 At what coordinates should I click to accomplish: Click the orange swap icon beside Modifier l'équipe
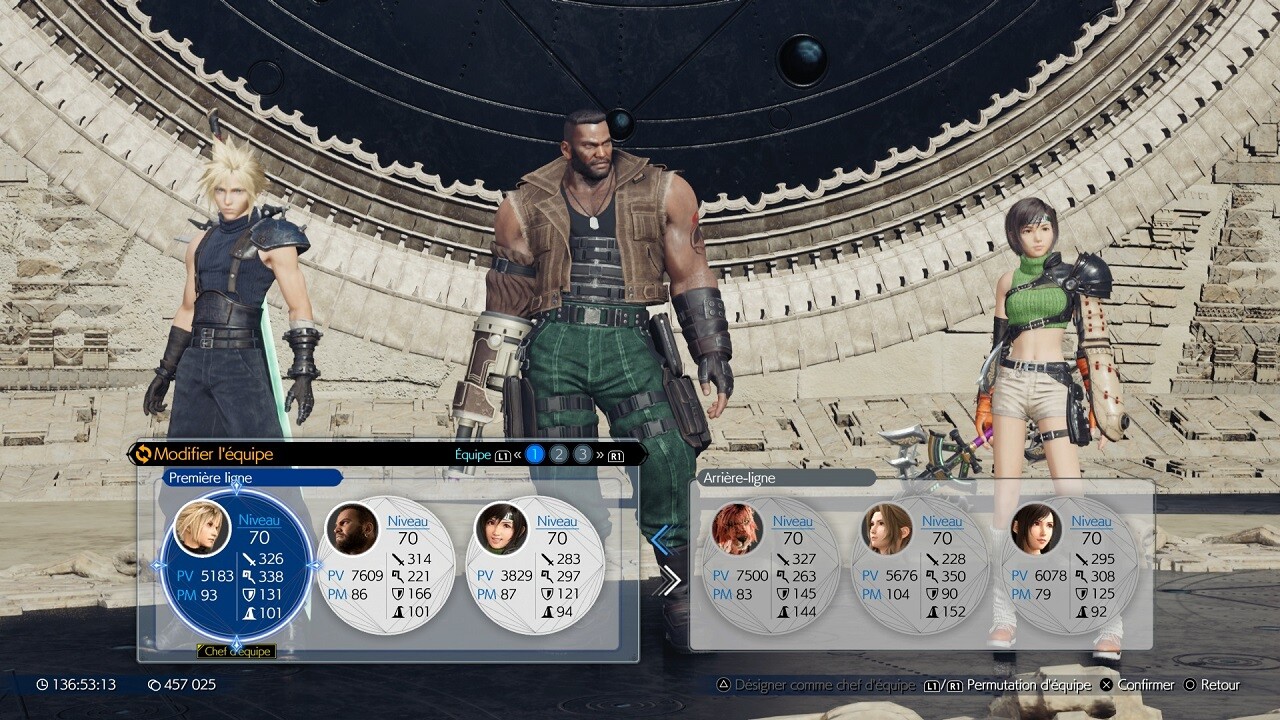pyautogui.click(x=146, y=452)
